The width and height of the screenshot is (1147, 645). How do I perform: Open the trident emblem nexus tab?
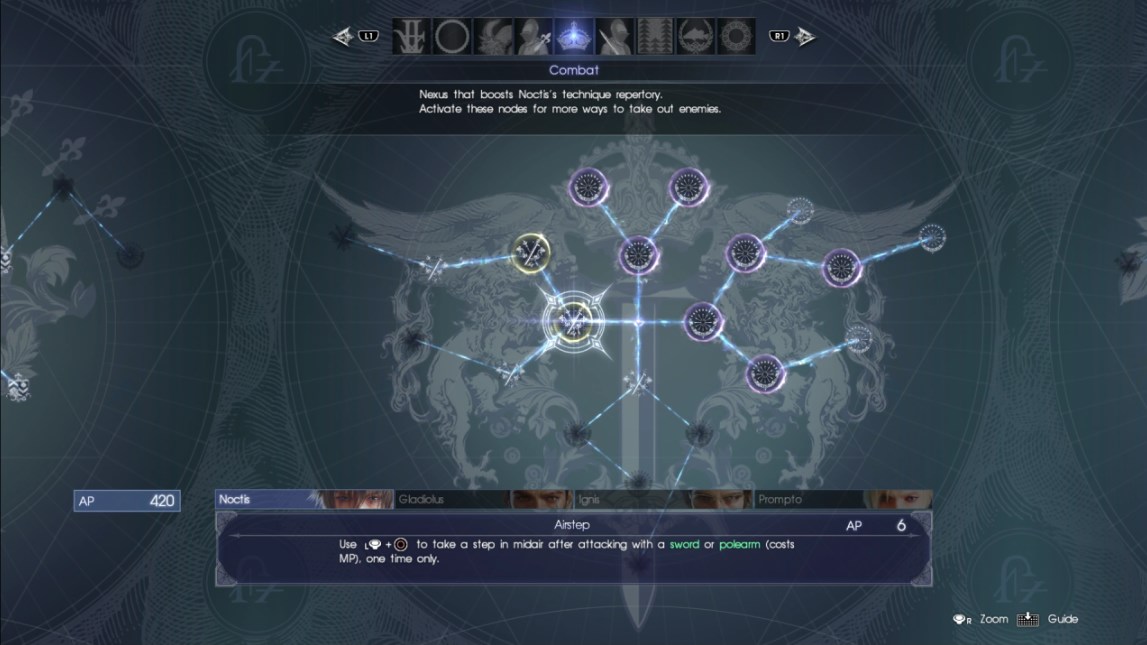[410, 37]
